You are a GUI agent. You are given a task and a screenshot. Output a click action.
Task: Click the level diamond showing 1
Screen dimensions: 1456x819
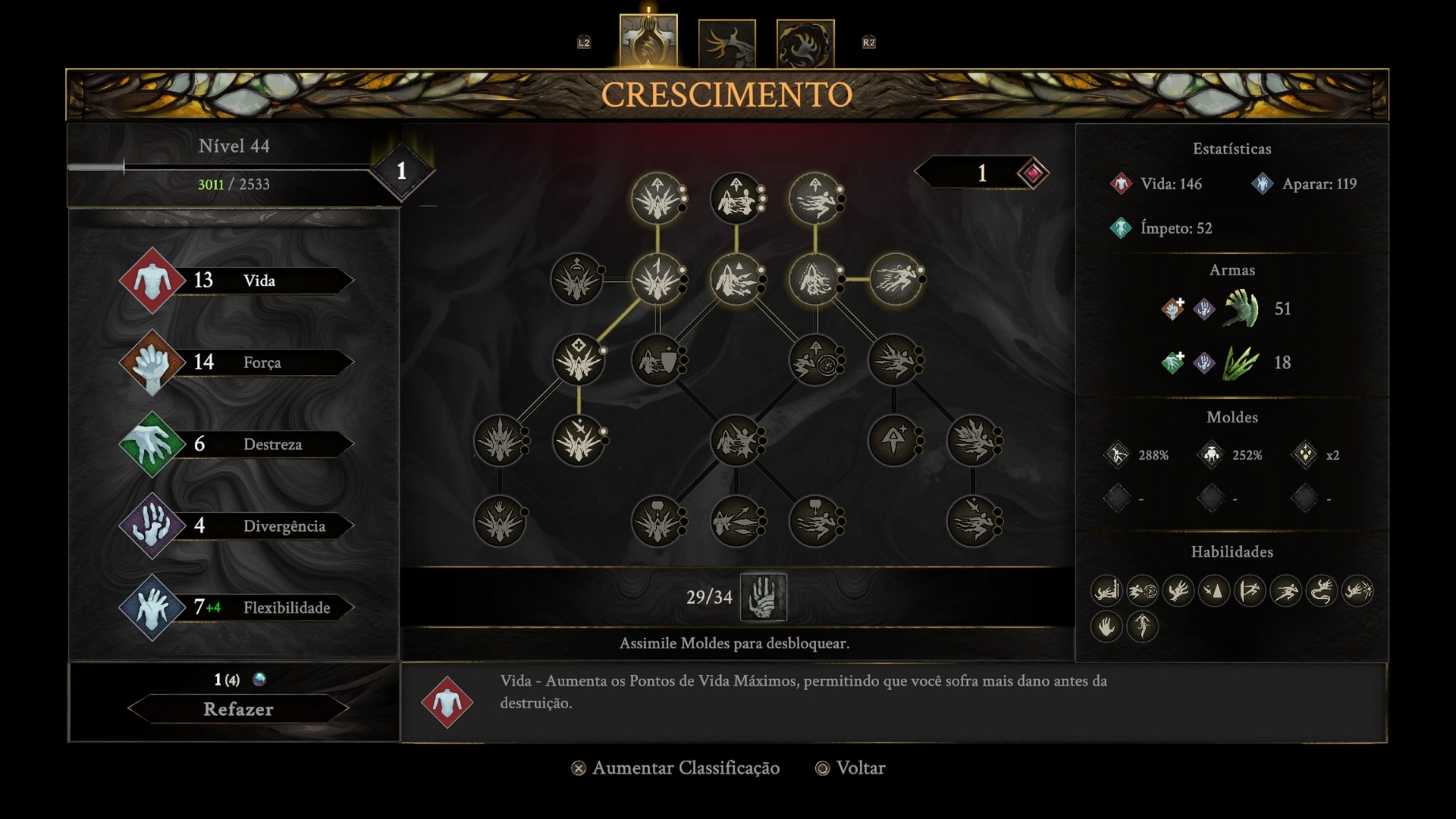point(401,171)
